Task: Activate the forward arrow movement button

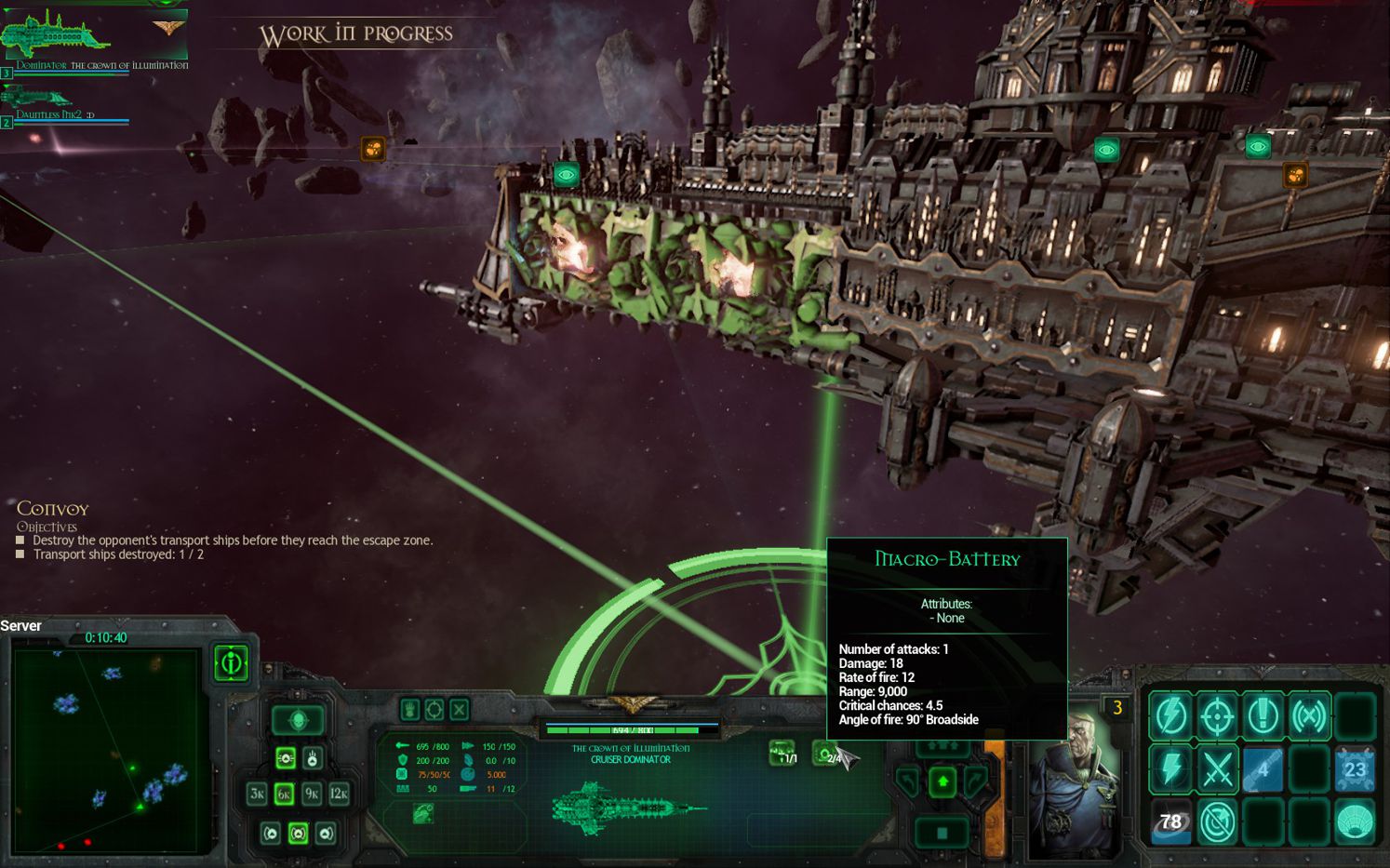Action: coord(942,781)
